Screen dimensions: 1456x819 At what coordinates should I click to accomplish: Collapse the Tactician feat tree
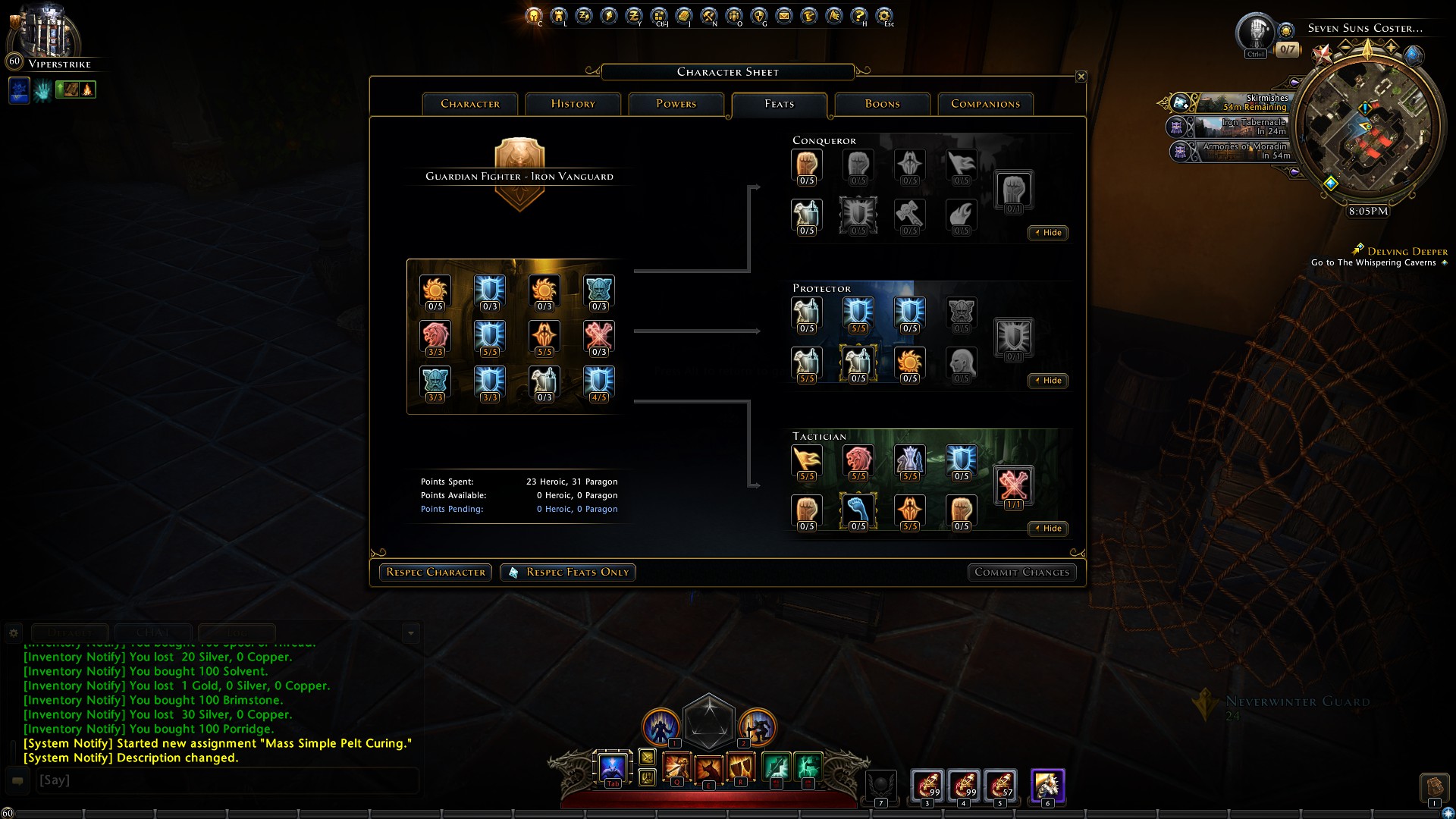point(1048,529)
